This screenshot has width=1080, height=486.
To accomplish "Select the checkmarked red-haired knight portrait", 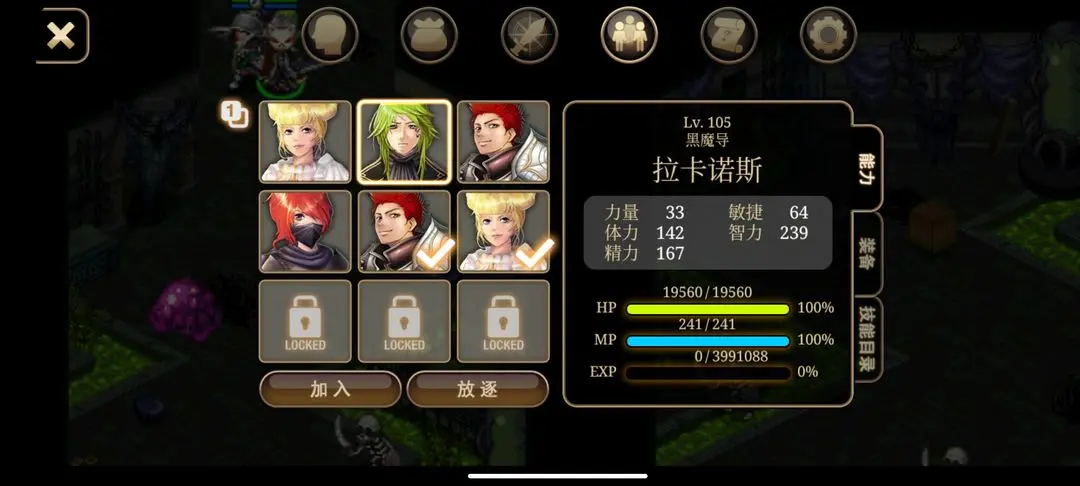I will click(404, 232).
